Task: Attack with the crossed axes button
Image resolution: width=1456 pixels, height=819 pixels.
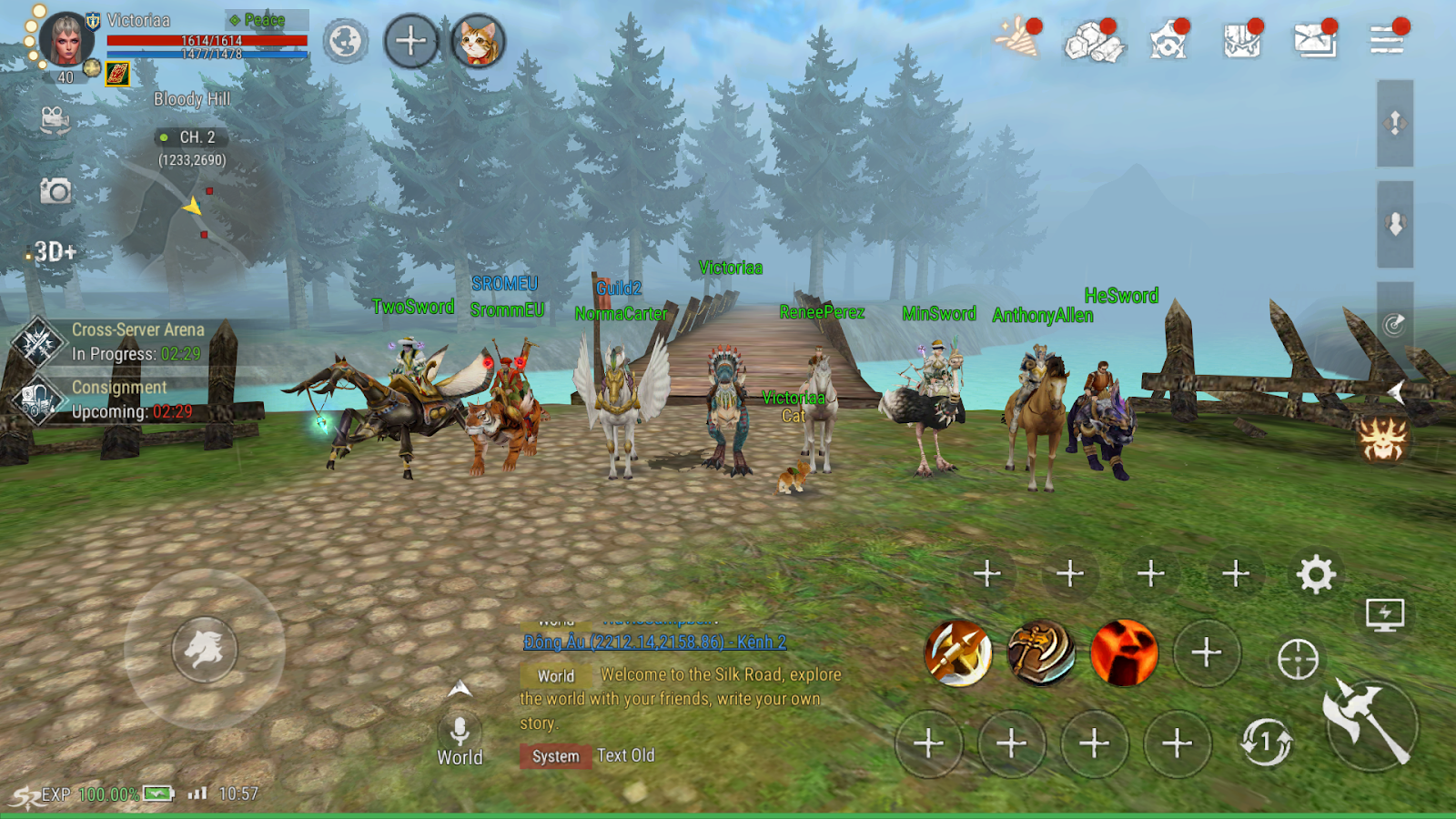Action: tap(1370, 723)
